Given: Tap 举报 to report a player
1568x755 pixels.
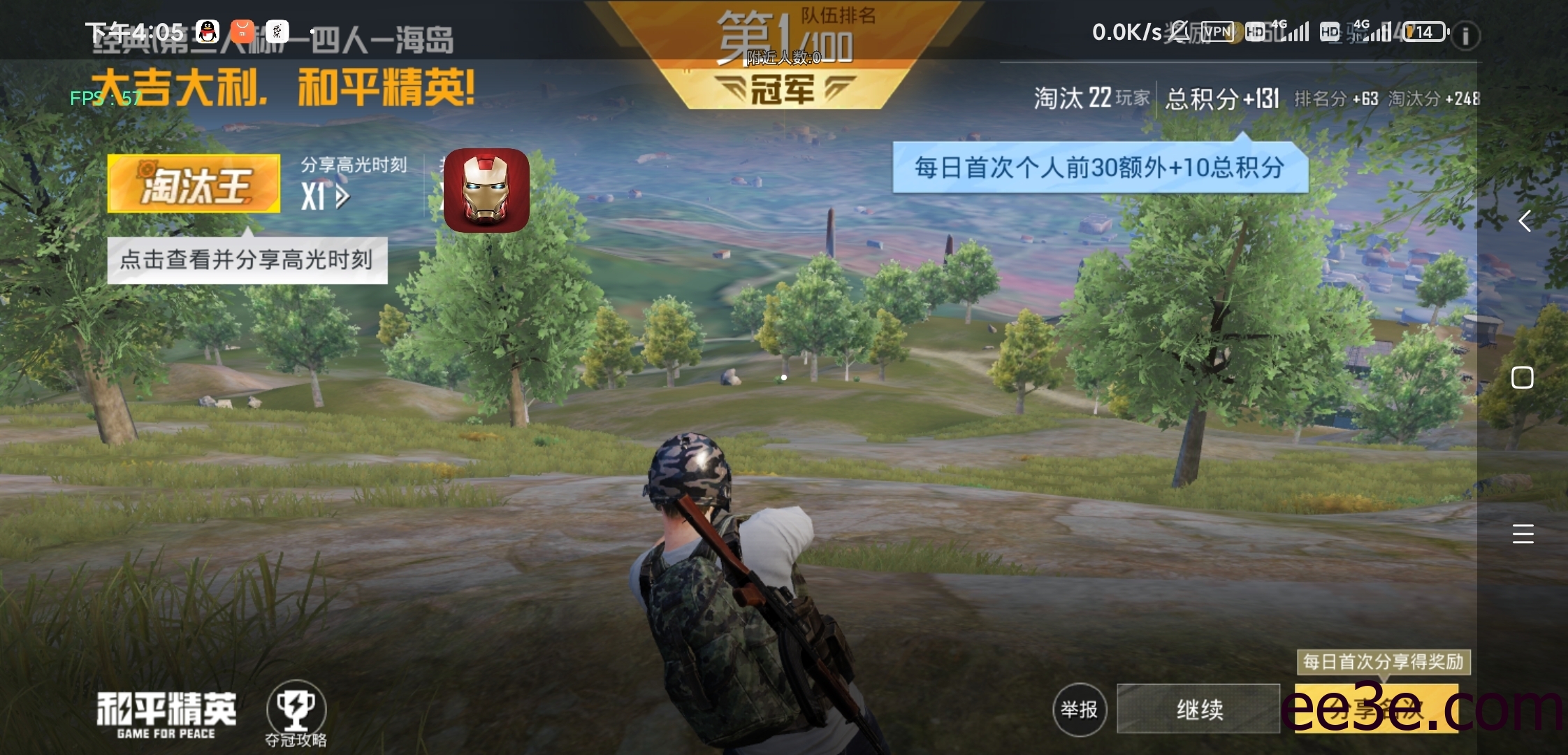Looking at the screenshot, I should point(1080,709).
